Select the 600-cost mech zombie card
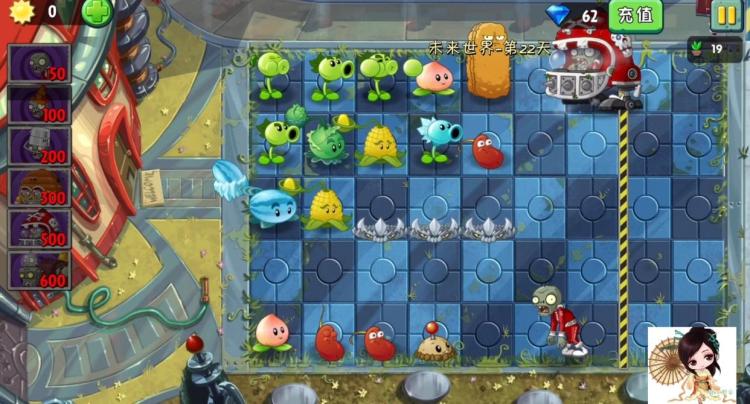This screenshot has height=404, width=750. (40, 270)
